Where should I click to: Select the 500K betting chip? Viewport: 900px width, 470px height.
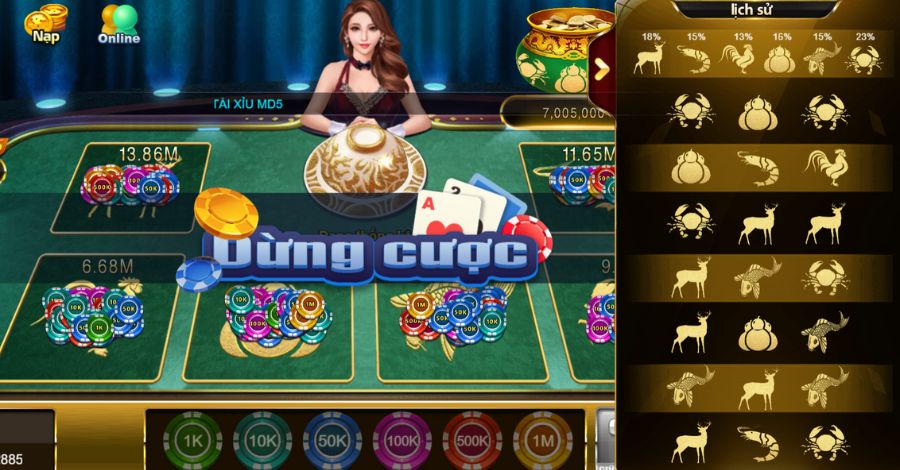point(472,440)
